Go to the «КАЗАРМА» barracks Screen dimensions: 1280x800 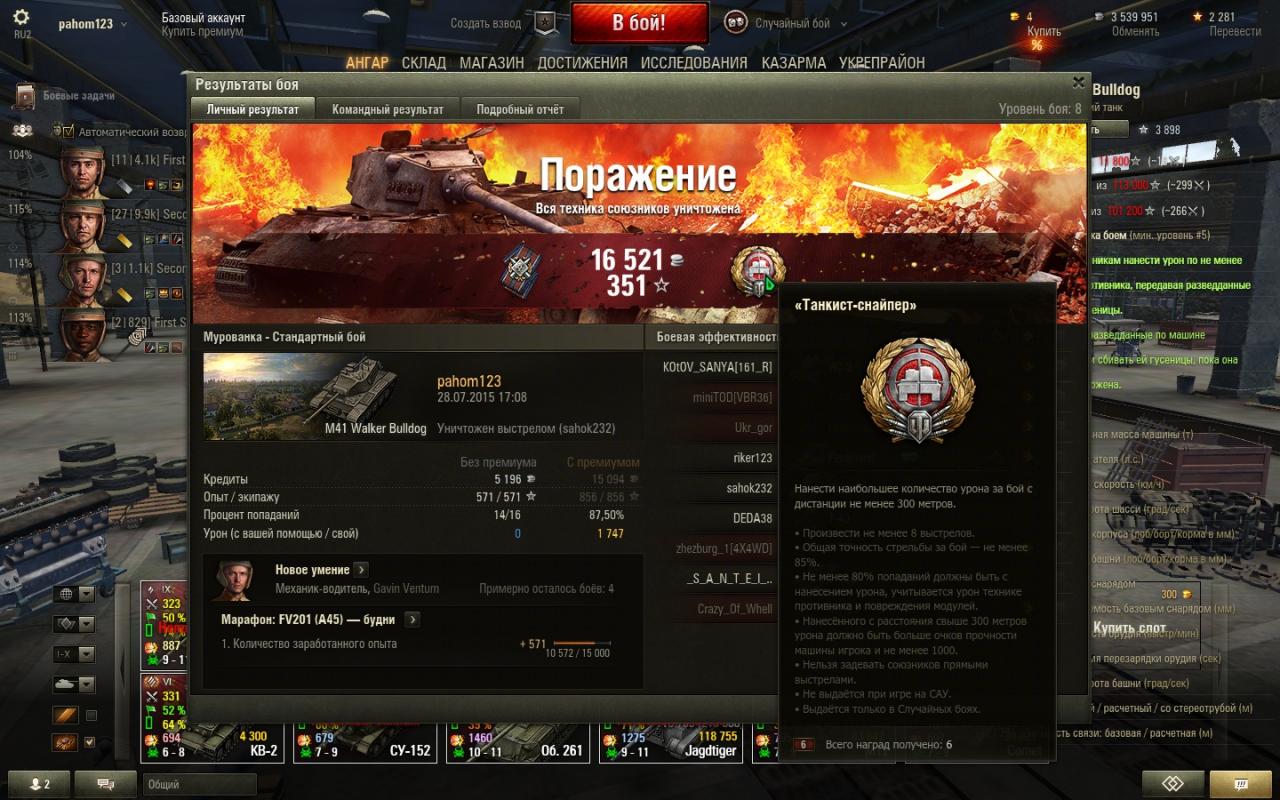tap(793, 62)
